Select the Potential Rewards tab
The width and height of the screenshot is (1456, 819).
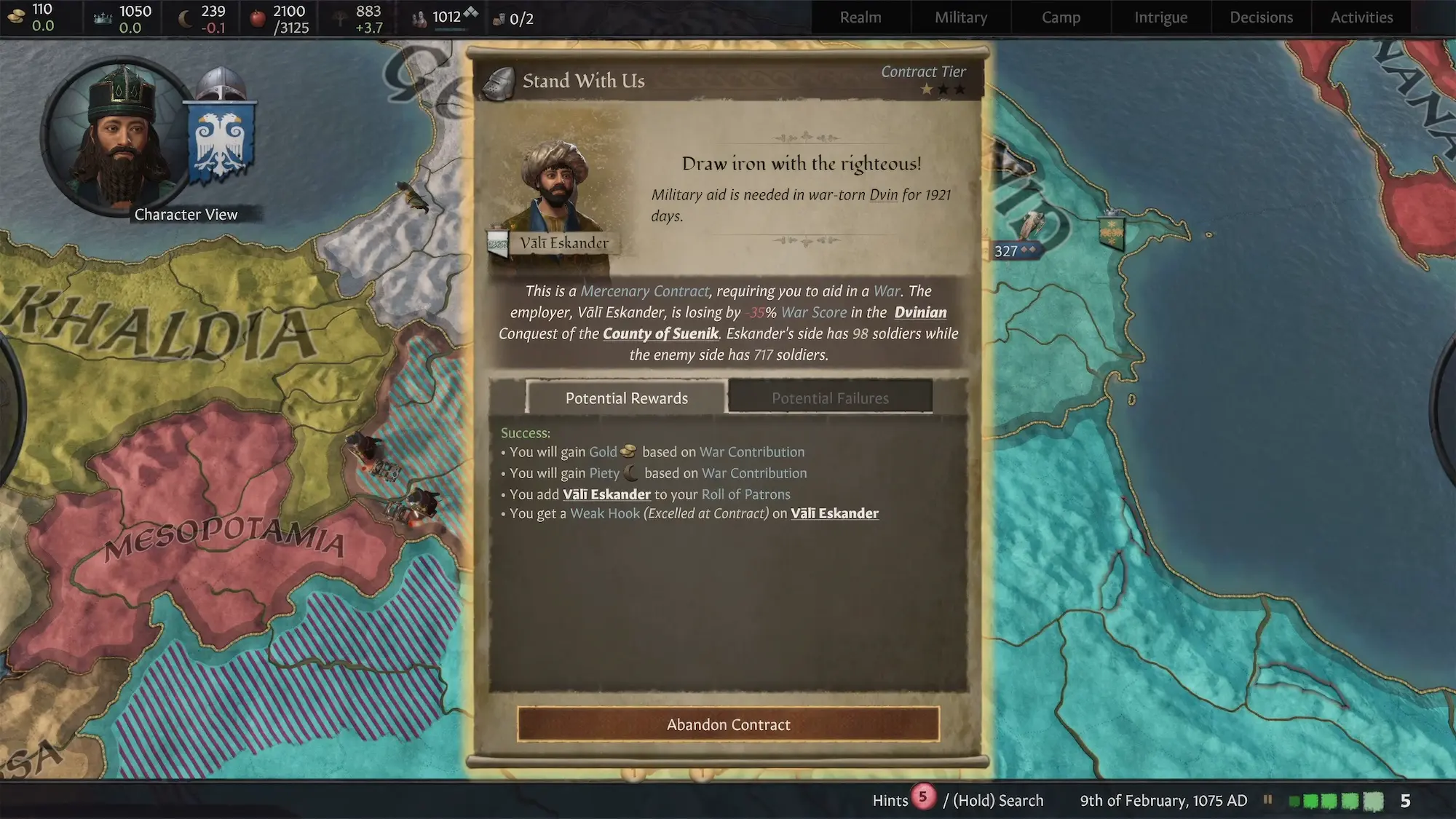tap(626, 397)
